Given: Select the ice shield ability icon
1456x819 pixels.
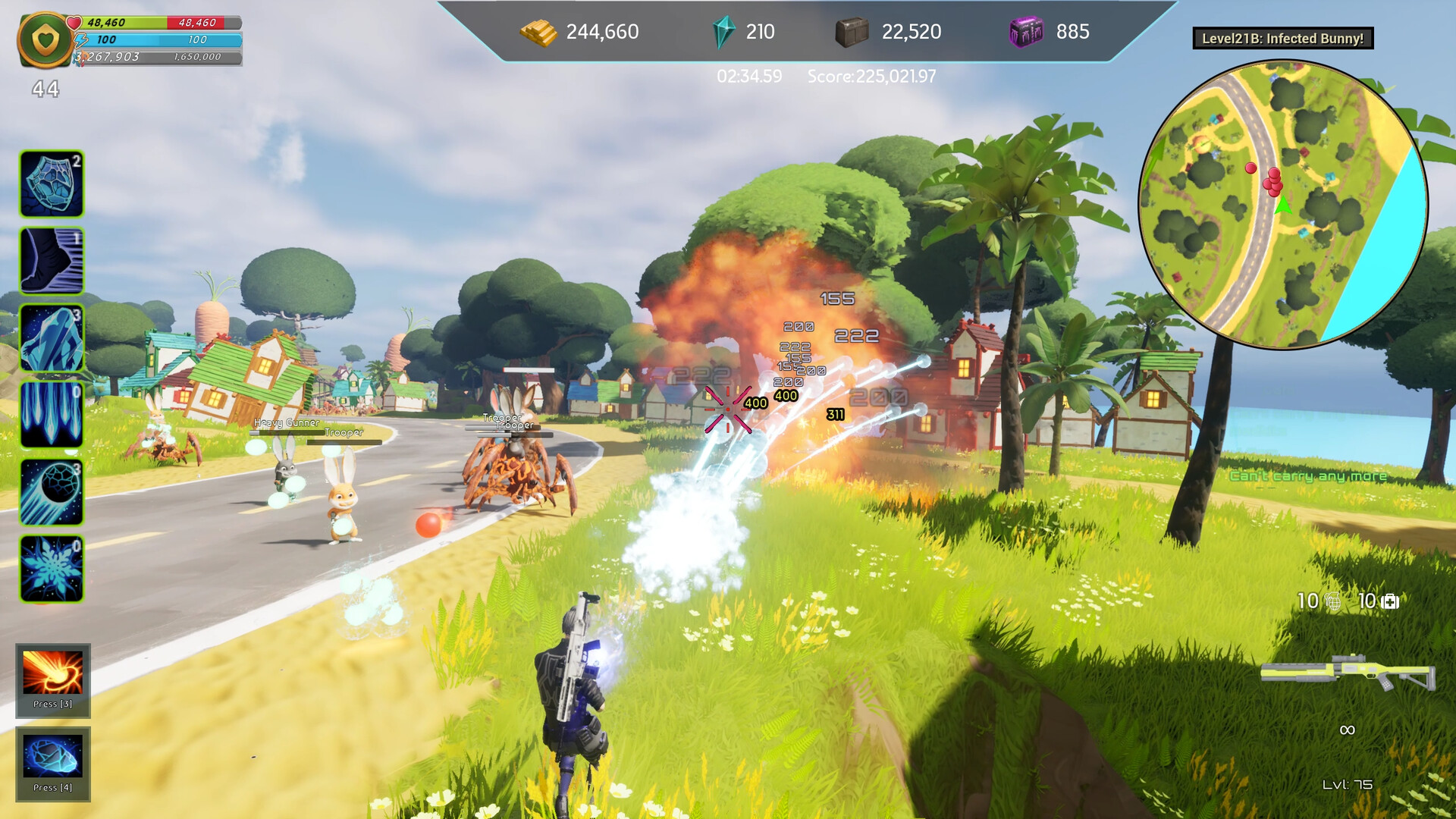Looking at the screenshot, I should coord(52,184).
